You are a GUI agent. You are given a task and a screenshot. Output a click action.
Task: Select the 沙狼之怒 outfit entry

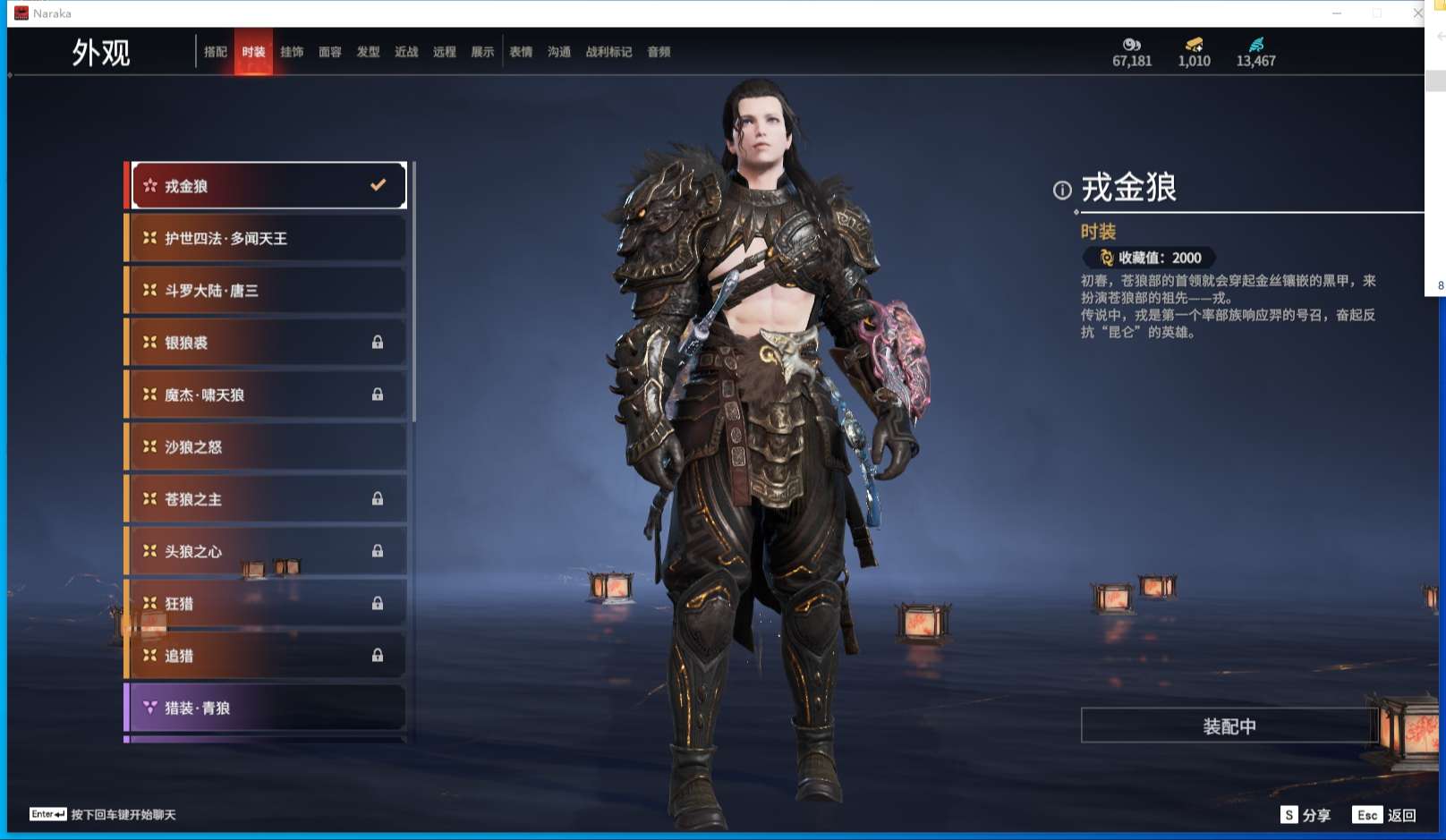pos(266,446)
